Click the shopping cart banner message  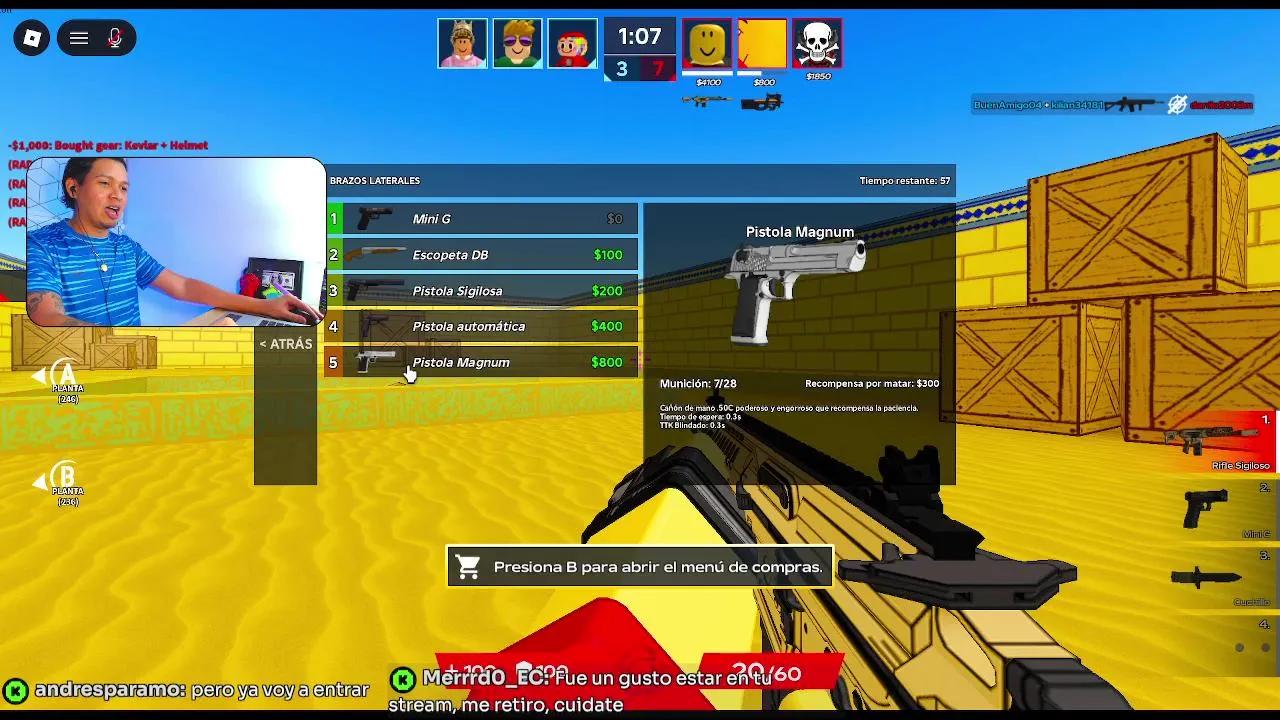click(638, 566)
